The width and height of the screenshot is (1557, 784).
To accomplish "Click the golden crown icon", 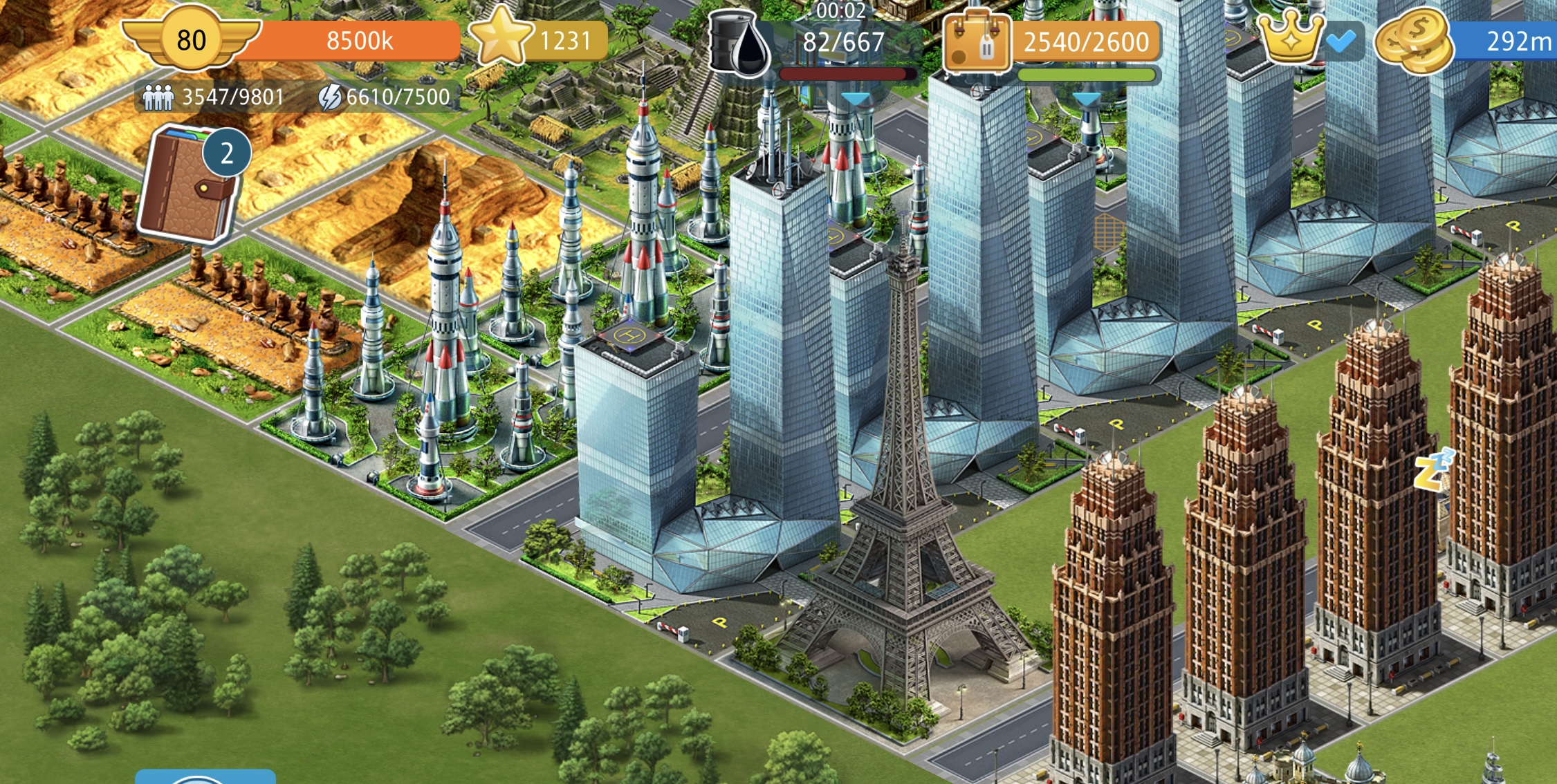I will (x=1289, y=37).
